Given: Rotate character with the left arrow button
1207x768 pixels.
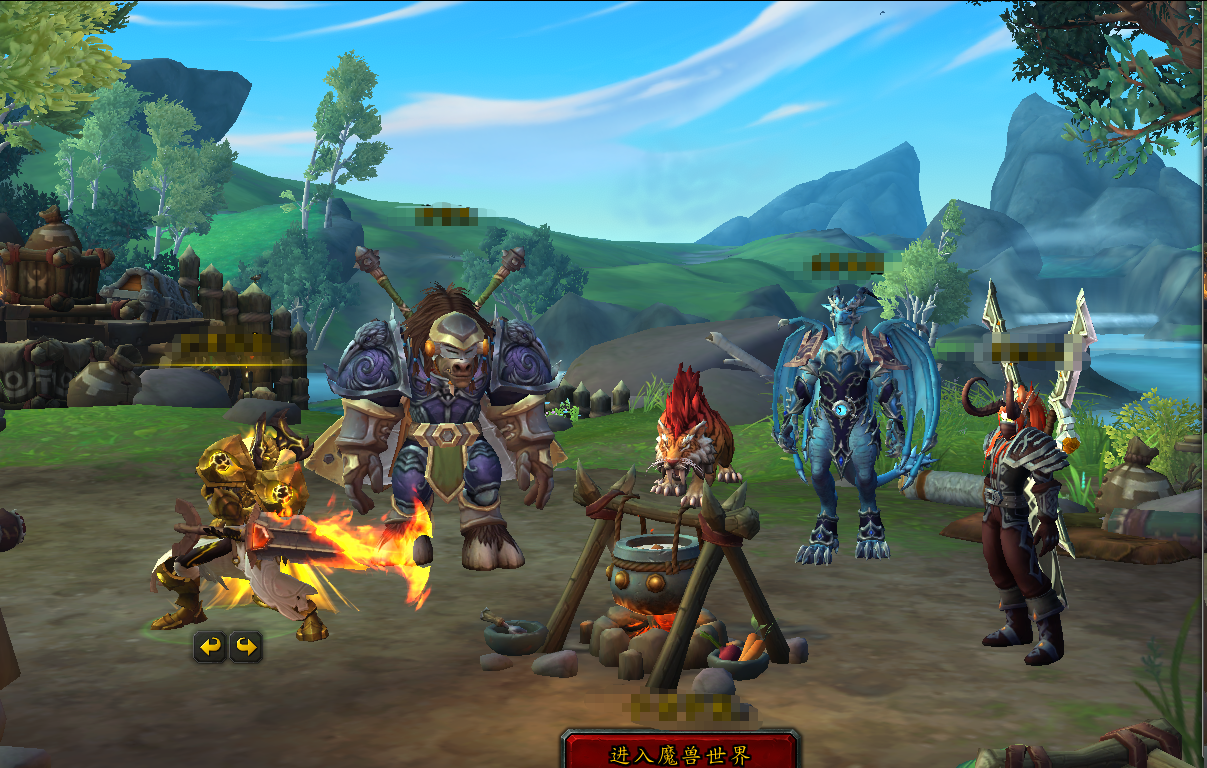Looking at the screenshot, I should point(210,647).
